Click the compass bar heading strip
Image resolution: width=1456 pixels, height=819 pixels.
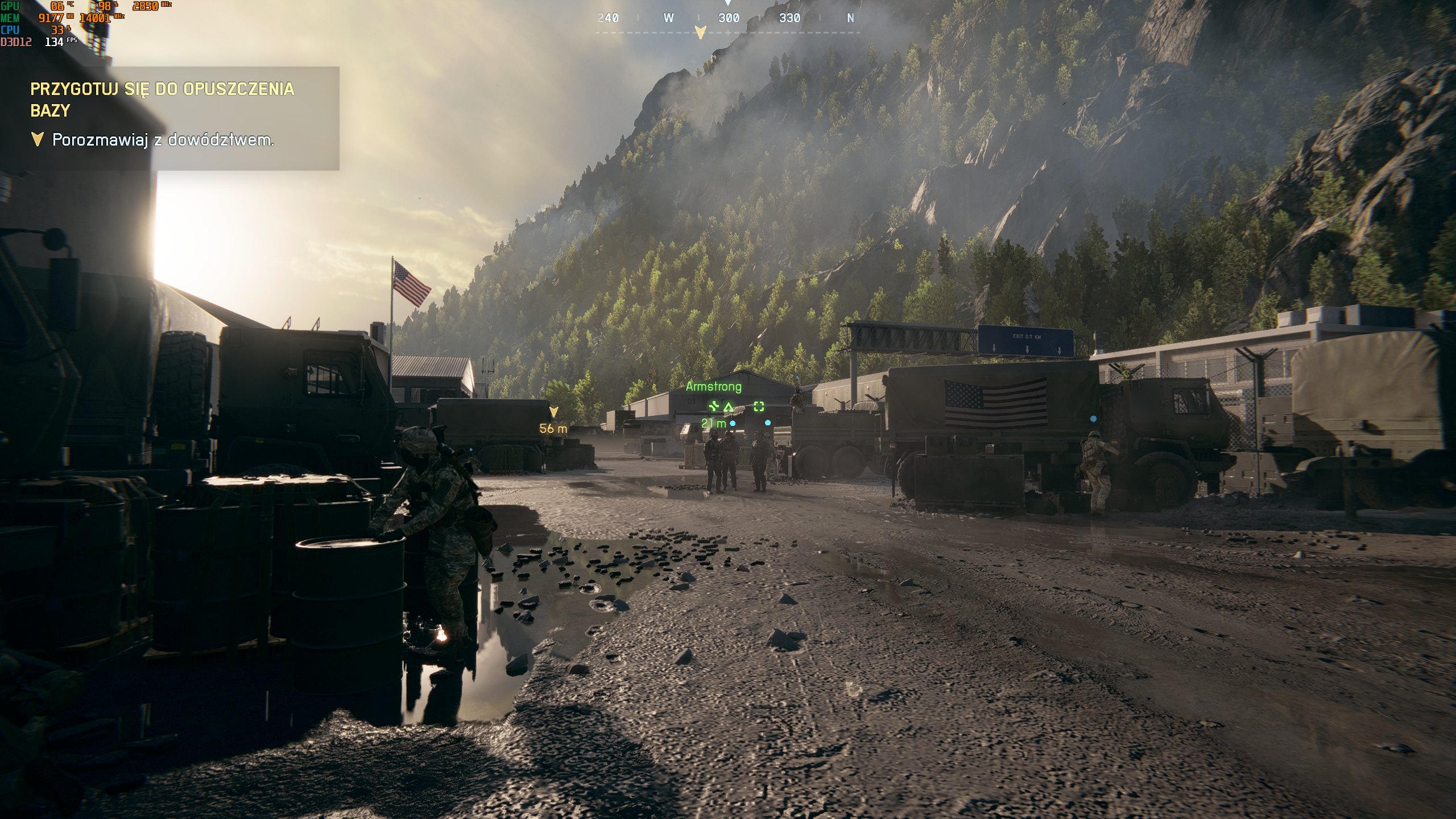[x=728, y=19]
